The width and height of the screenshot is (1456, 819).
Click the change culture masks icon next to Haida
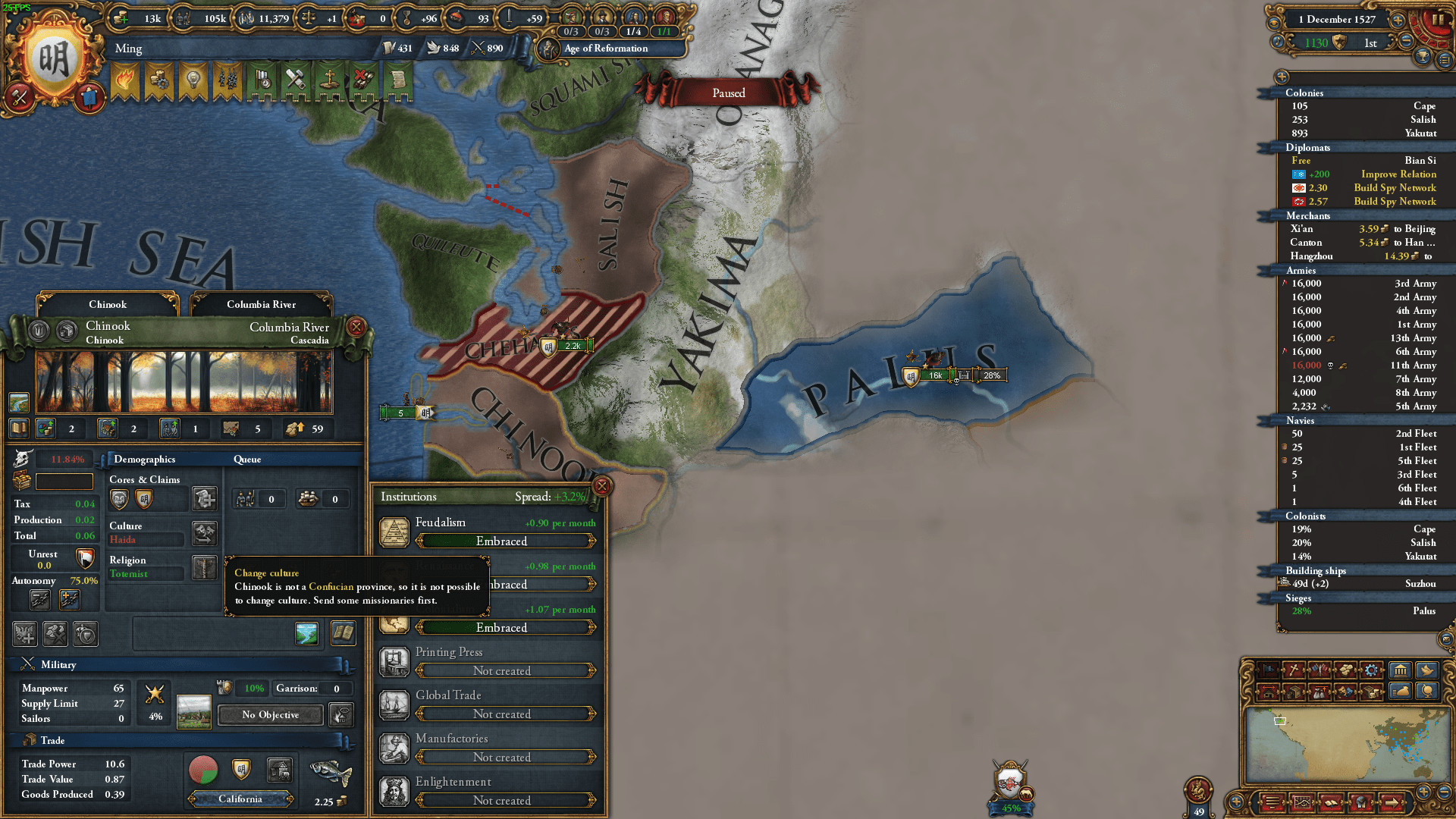(205, 533)
